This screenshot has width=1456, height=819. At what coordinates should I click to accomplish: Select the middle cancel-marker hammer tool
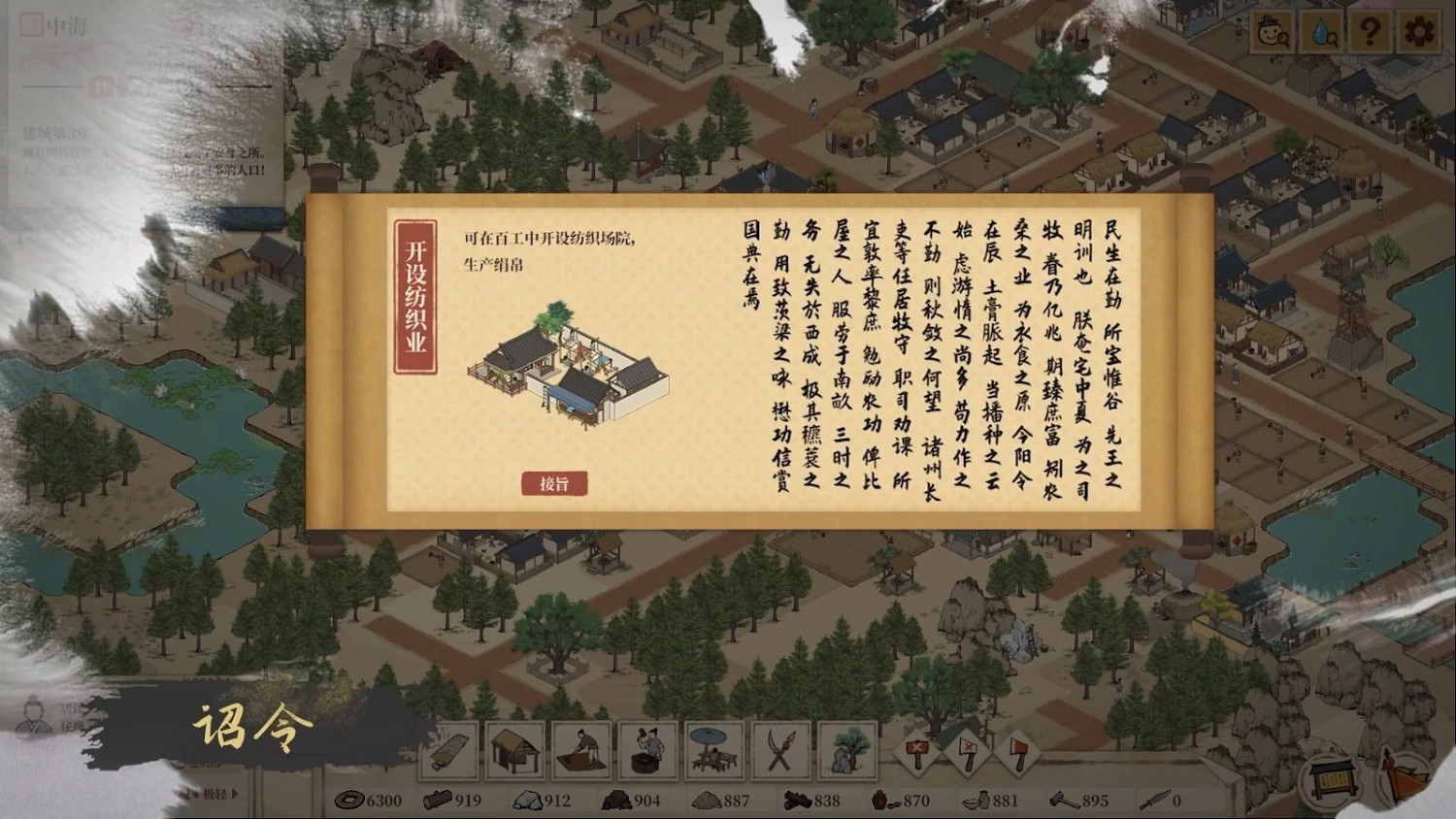(x=967, y=753)
